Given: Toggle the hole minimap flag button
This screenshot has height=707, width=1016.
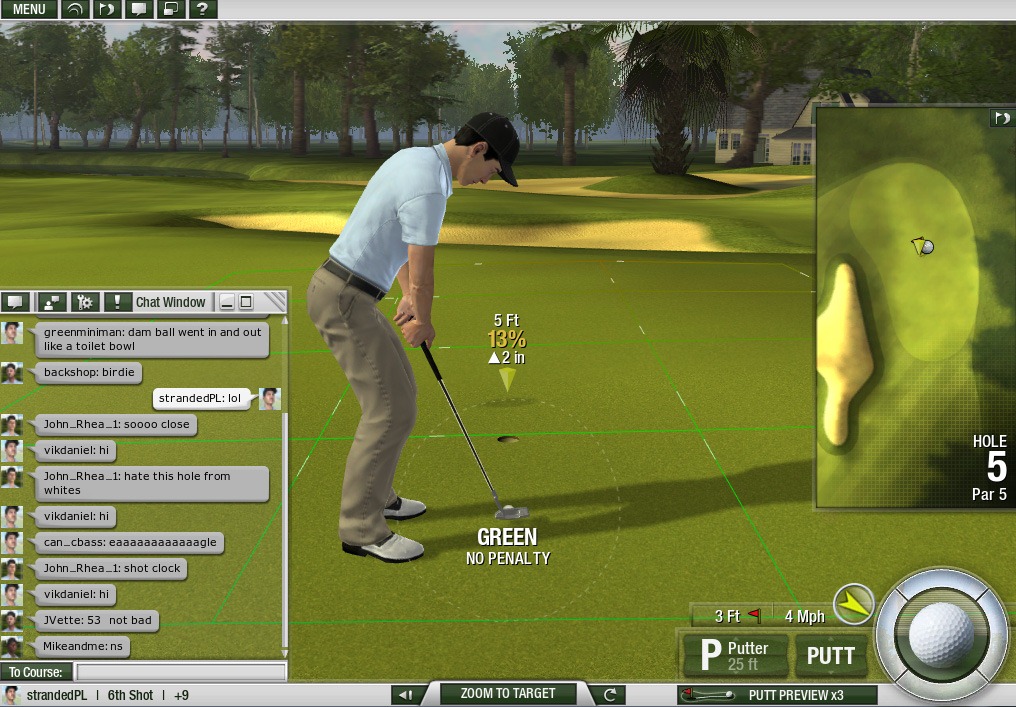Looking at the screenshot, I should coord(1001,118).
